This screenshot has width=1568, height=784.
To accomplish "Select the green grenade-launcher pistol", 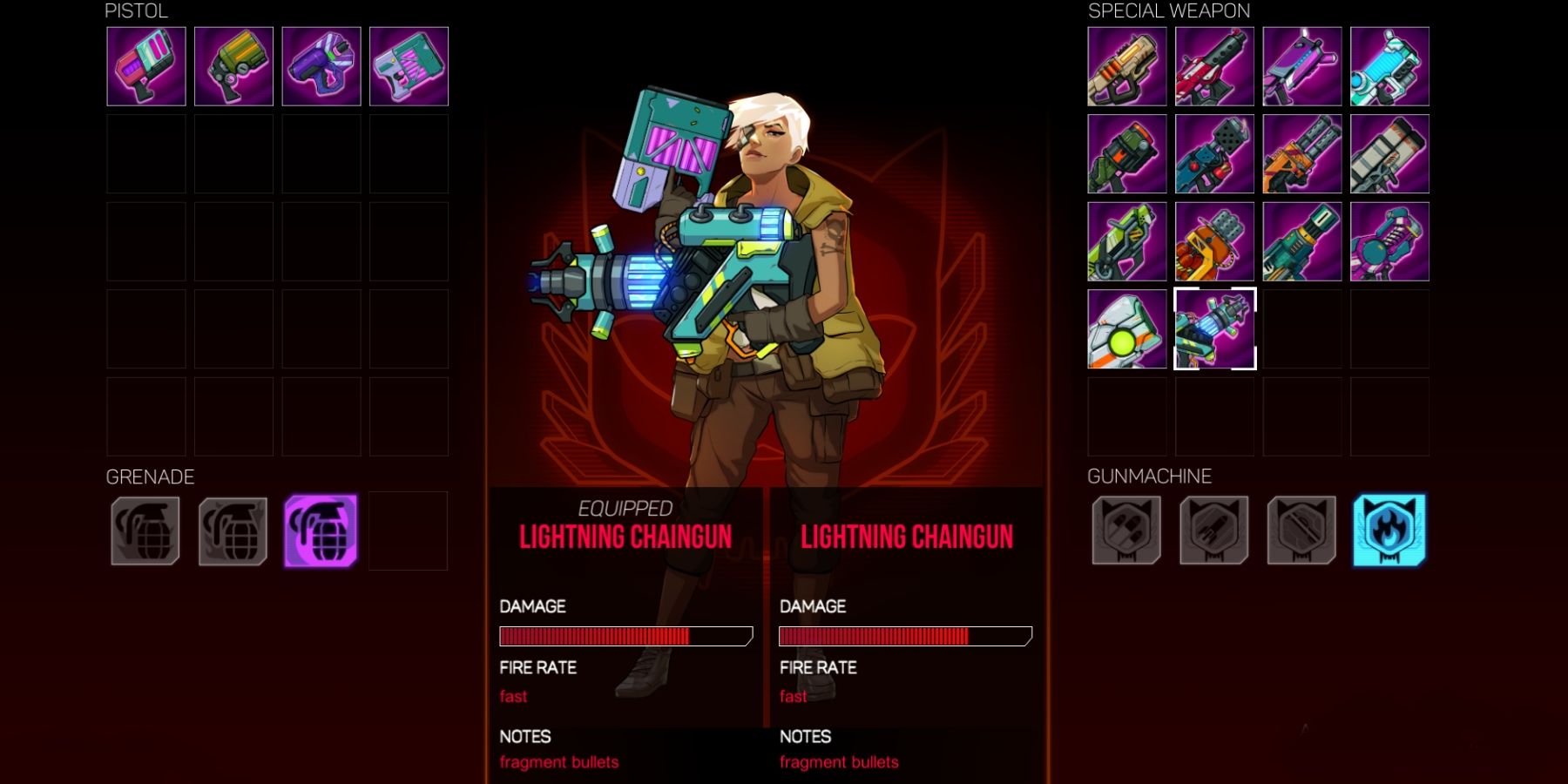I will click(233, 65).
